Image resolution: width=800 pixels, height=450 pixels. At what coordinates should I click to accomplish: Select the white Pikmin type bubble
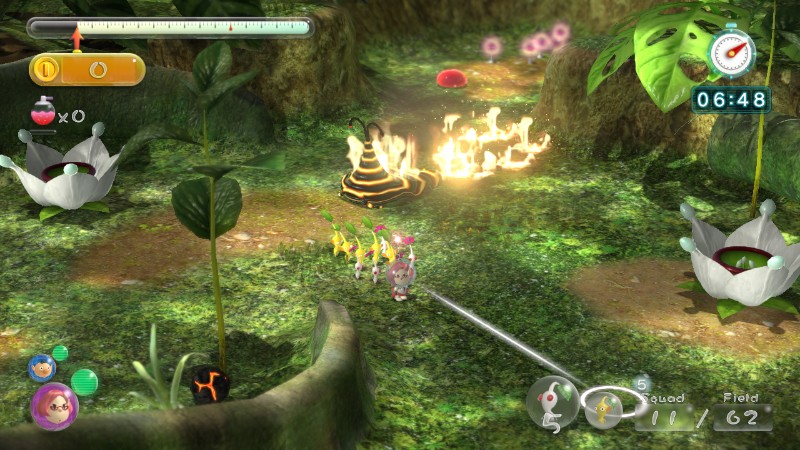(x=552, y=402)
